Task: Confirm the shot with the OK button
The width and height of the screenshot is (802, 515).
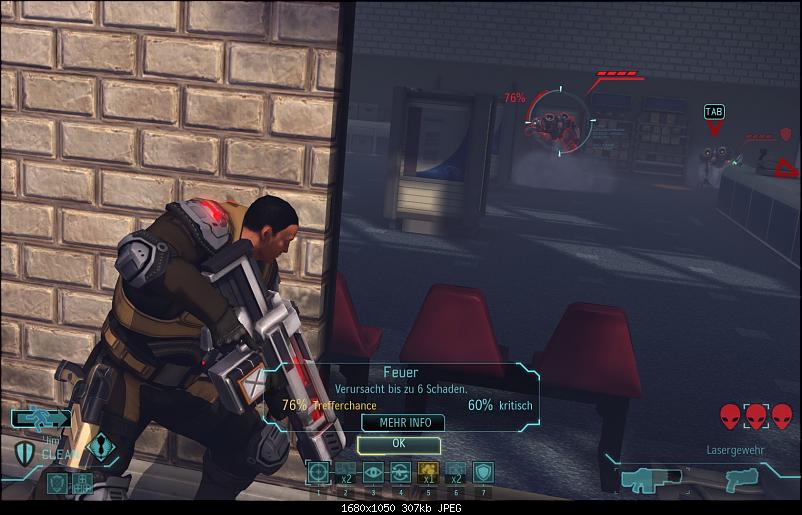Action: pyautogui.click(x=398, y=443)
